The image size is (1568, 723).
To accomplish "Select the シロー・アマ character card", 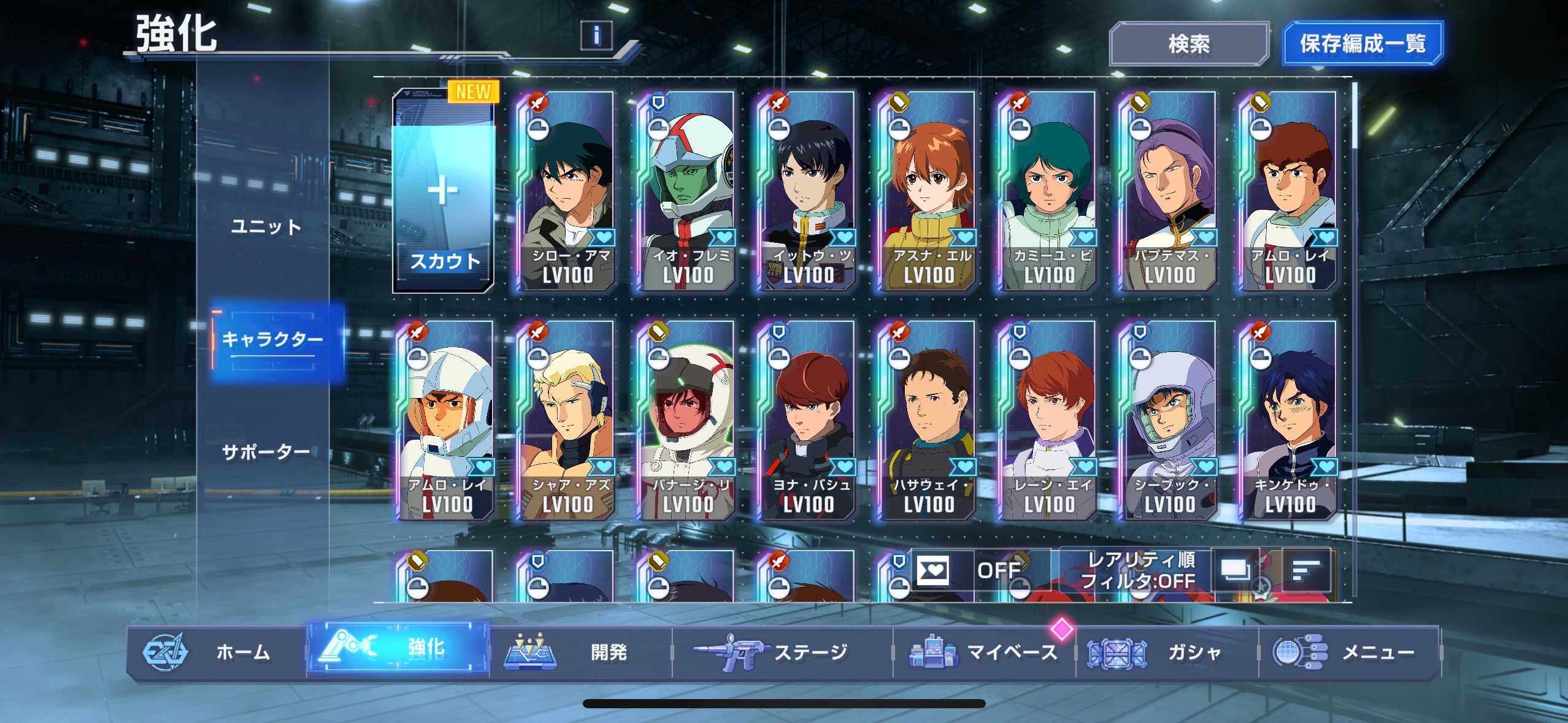I will pos(565,191).
